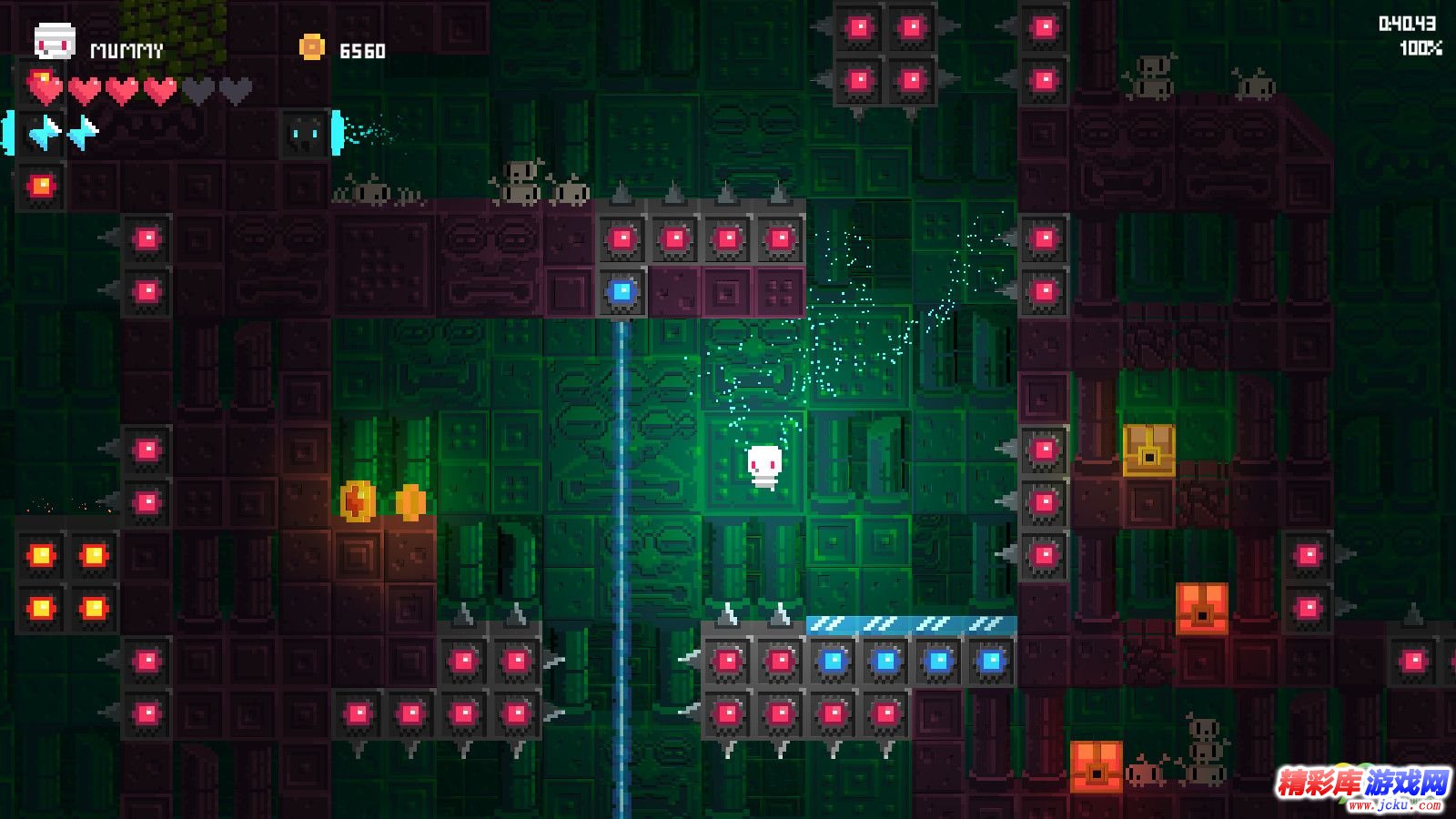Select the orange coin currency icon
The width and height of the screenshot is (1456, 819).
click(312, 47)
